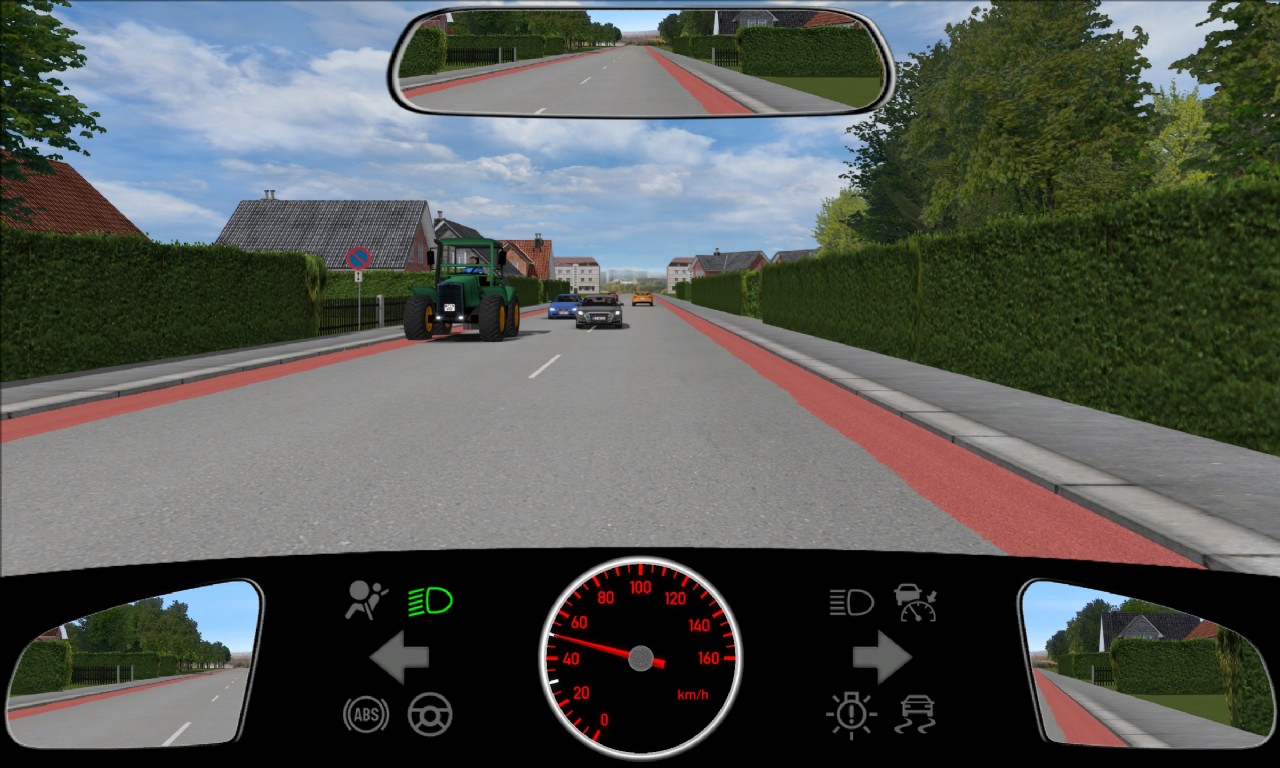This screenshot has height=768, width=1280.
Task: Select the cruise control car icon
Action: click(x=915, y=602)
